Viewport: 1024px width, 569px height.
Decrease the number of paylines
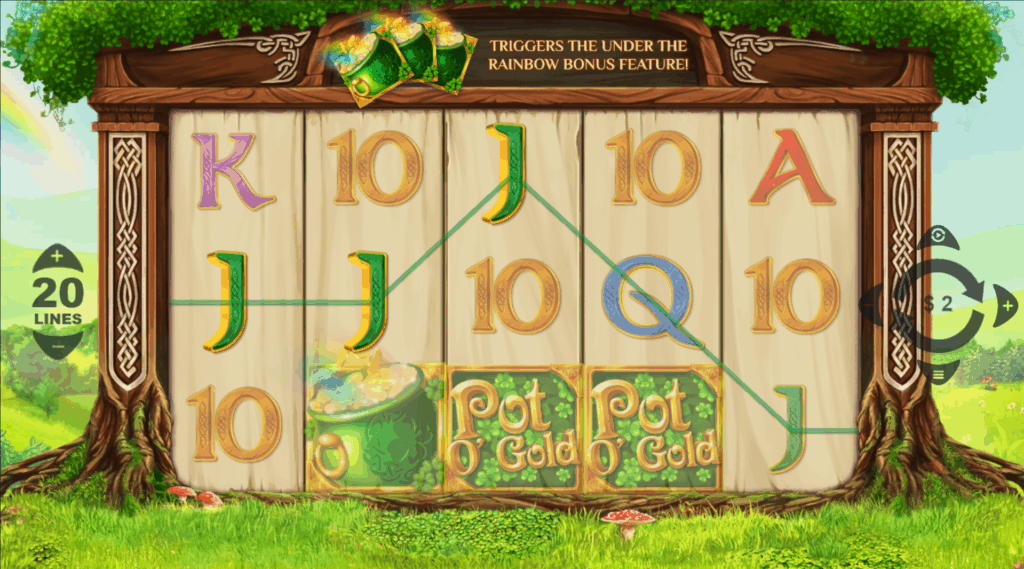pyautogui.click(x=56, y=346)
